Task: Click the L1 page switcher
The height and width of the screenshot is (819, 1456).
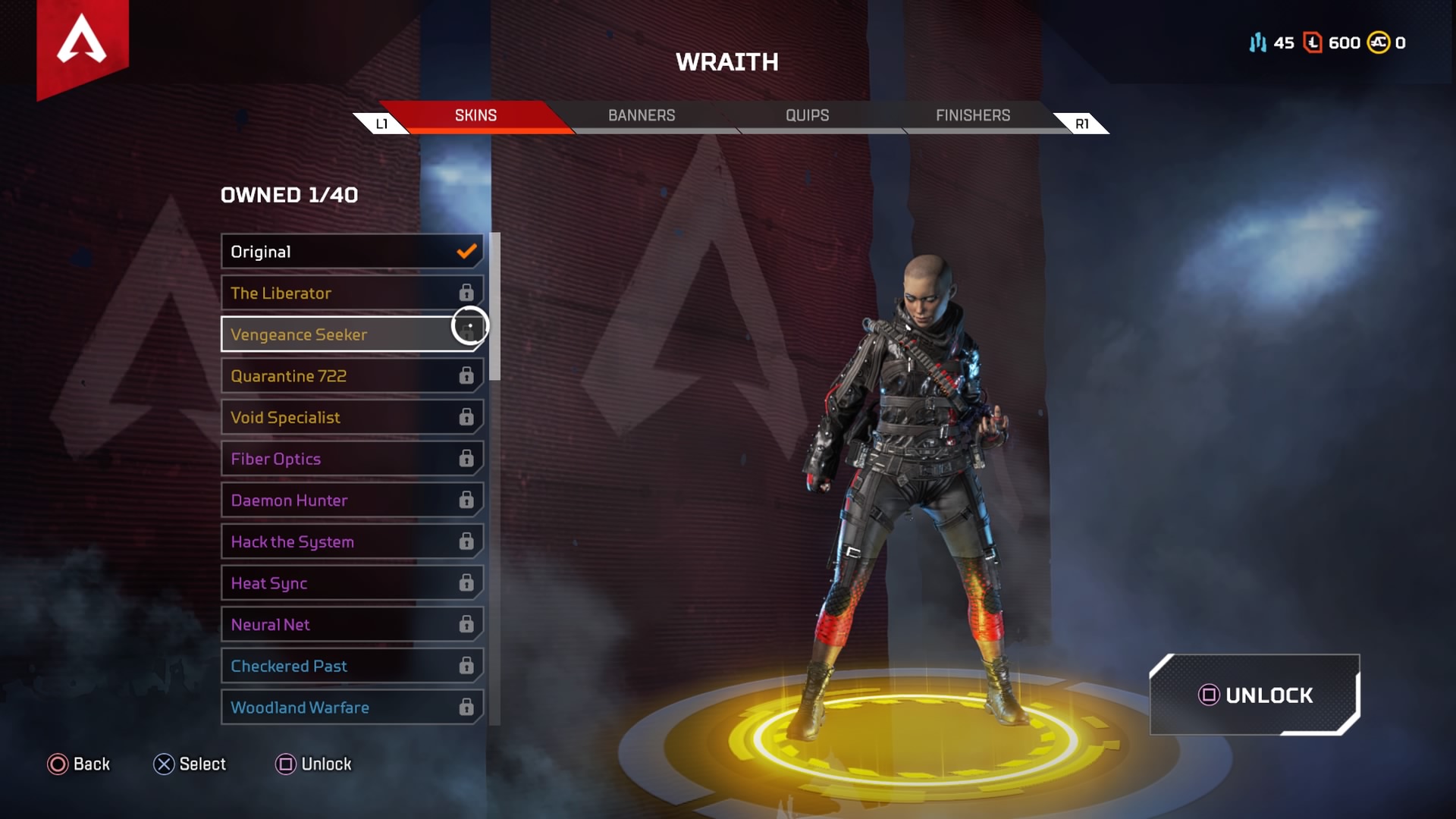Action: pyautogui.click(x=382, y=122)
